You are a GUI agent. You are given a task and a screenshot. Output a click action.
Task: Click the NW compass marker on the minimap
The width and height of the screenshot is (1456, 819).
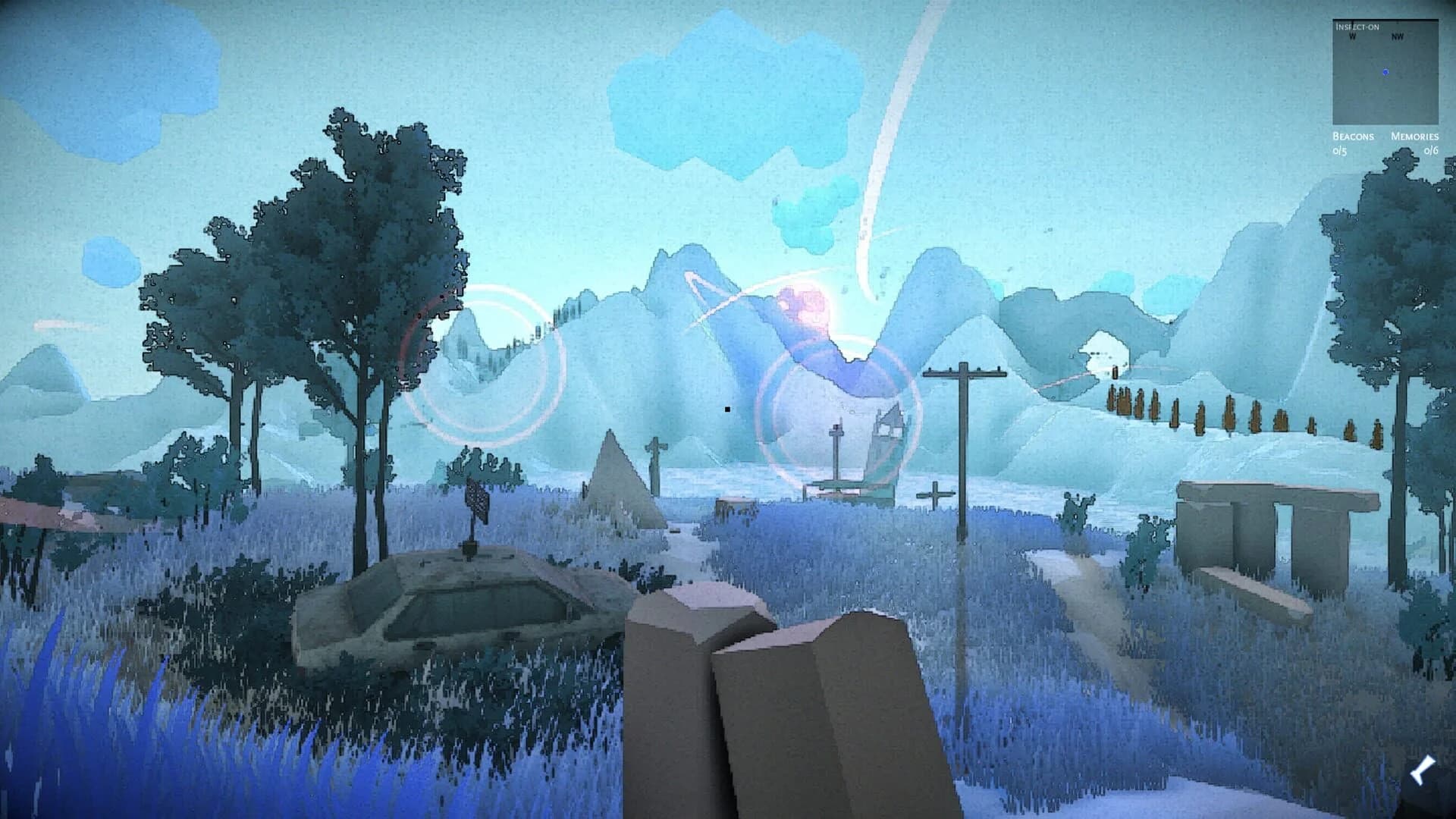(1398, 36)
